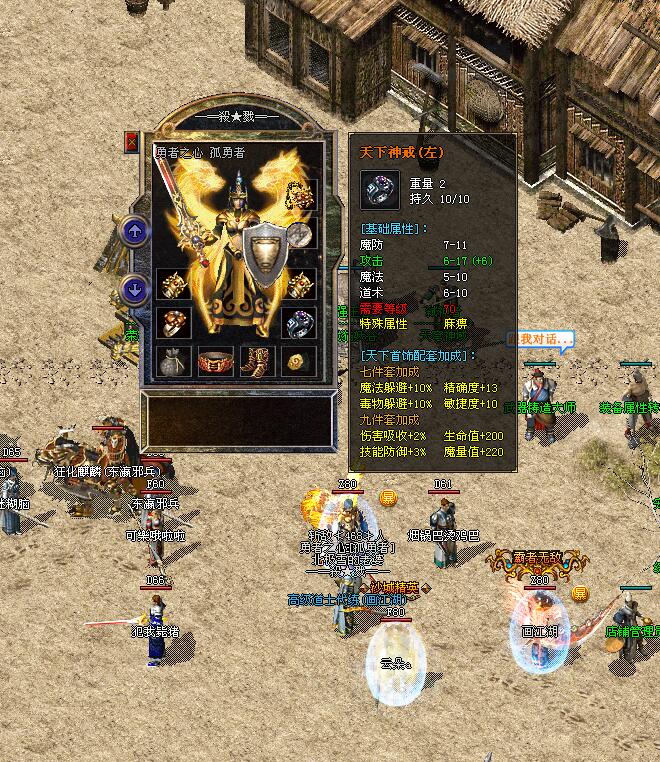Select the golden boots equipment slot
660x762 pixels.
(x=256, y=361)
